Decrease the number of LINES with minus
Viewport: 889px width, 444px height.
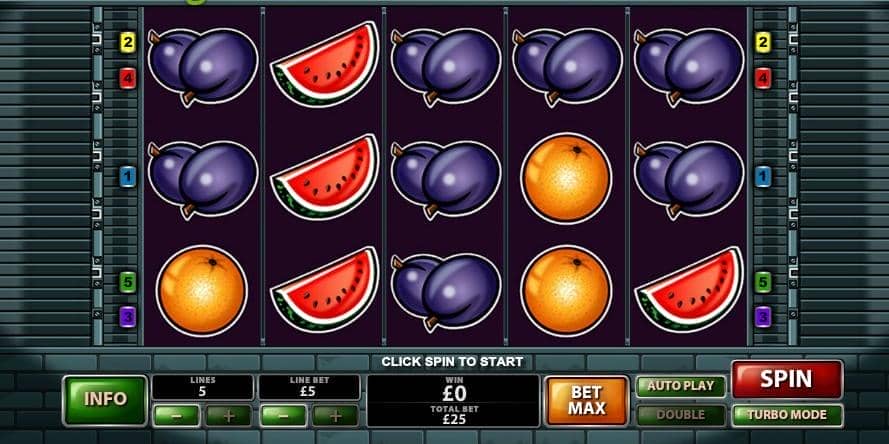(x=176, y=415)
